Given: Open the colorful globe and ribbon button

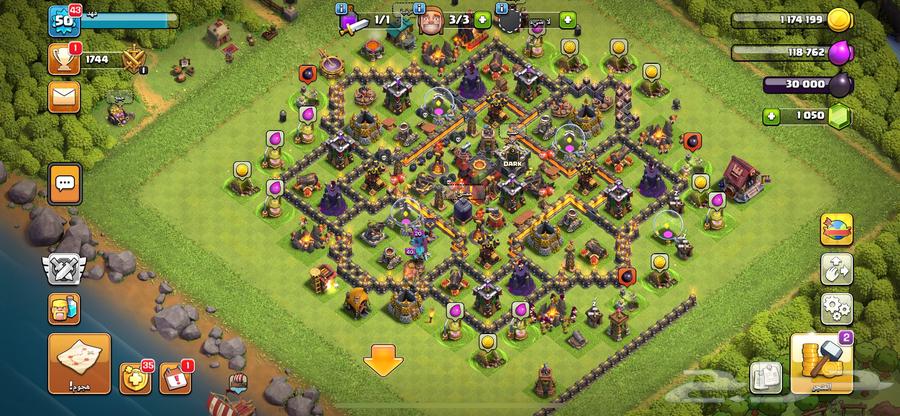Looking at the screenshot, I should pos(835,229).
